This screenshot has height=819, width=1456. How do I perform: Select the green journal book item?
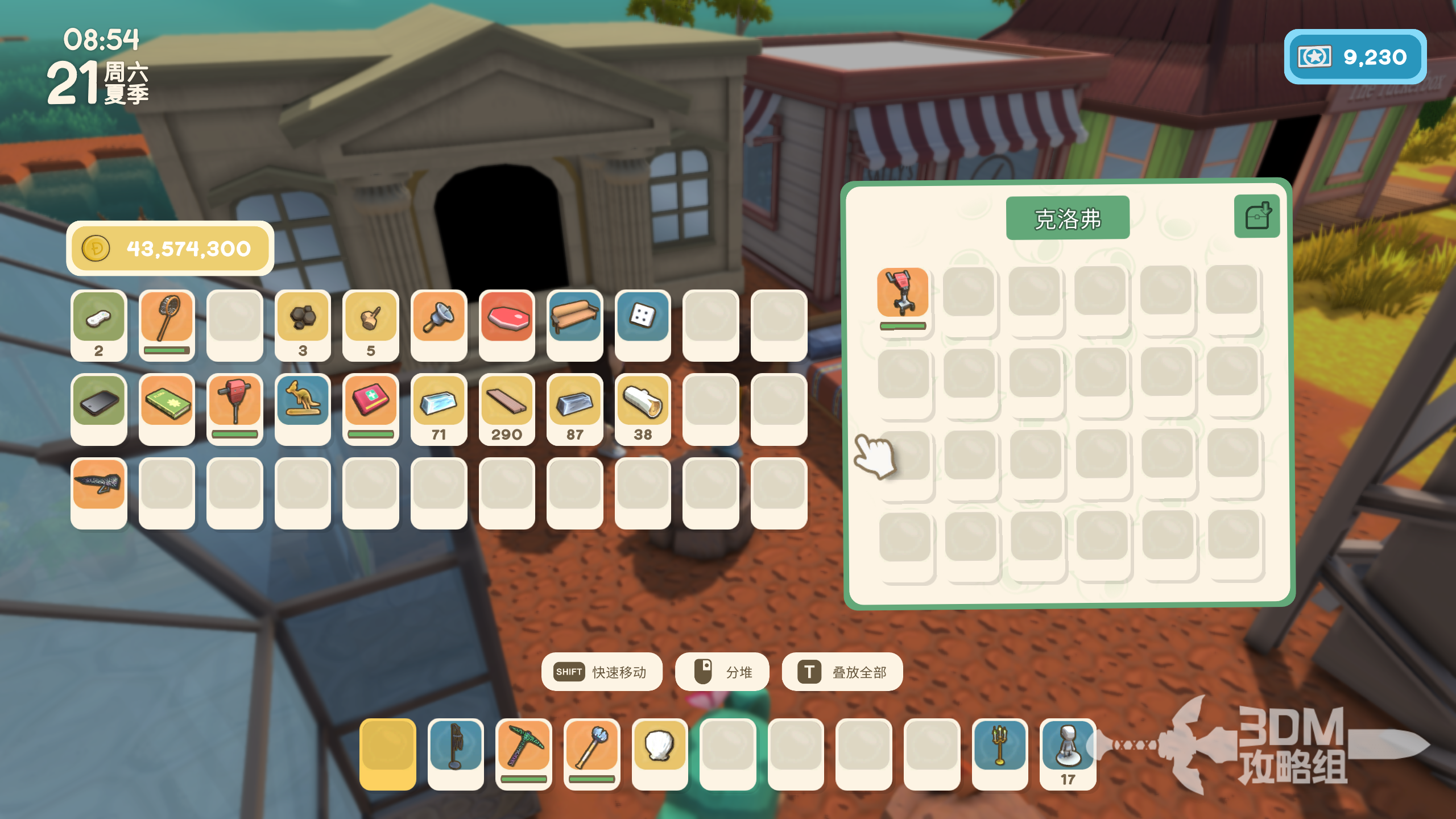pos(167,403)
